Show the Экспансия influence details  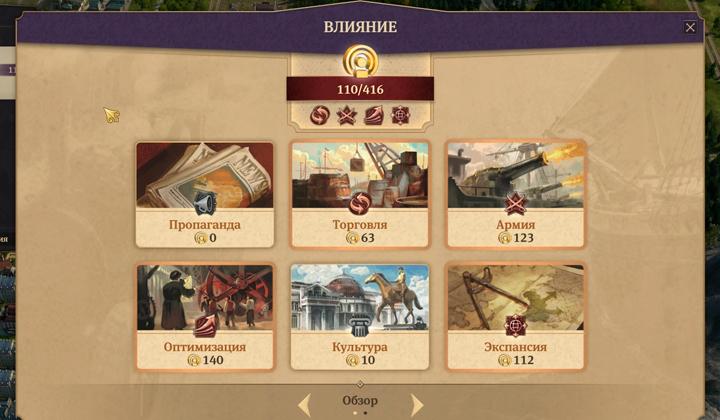tap(515, 316)
